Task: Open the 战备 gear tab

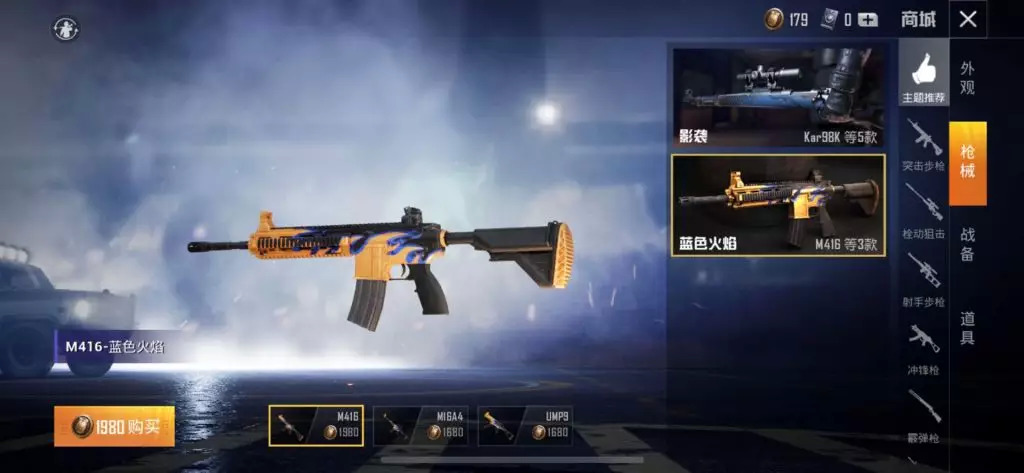Action: [967, 246]
